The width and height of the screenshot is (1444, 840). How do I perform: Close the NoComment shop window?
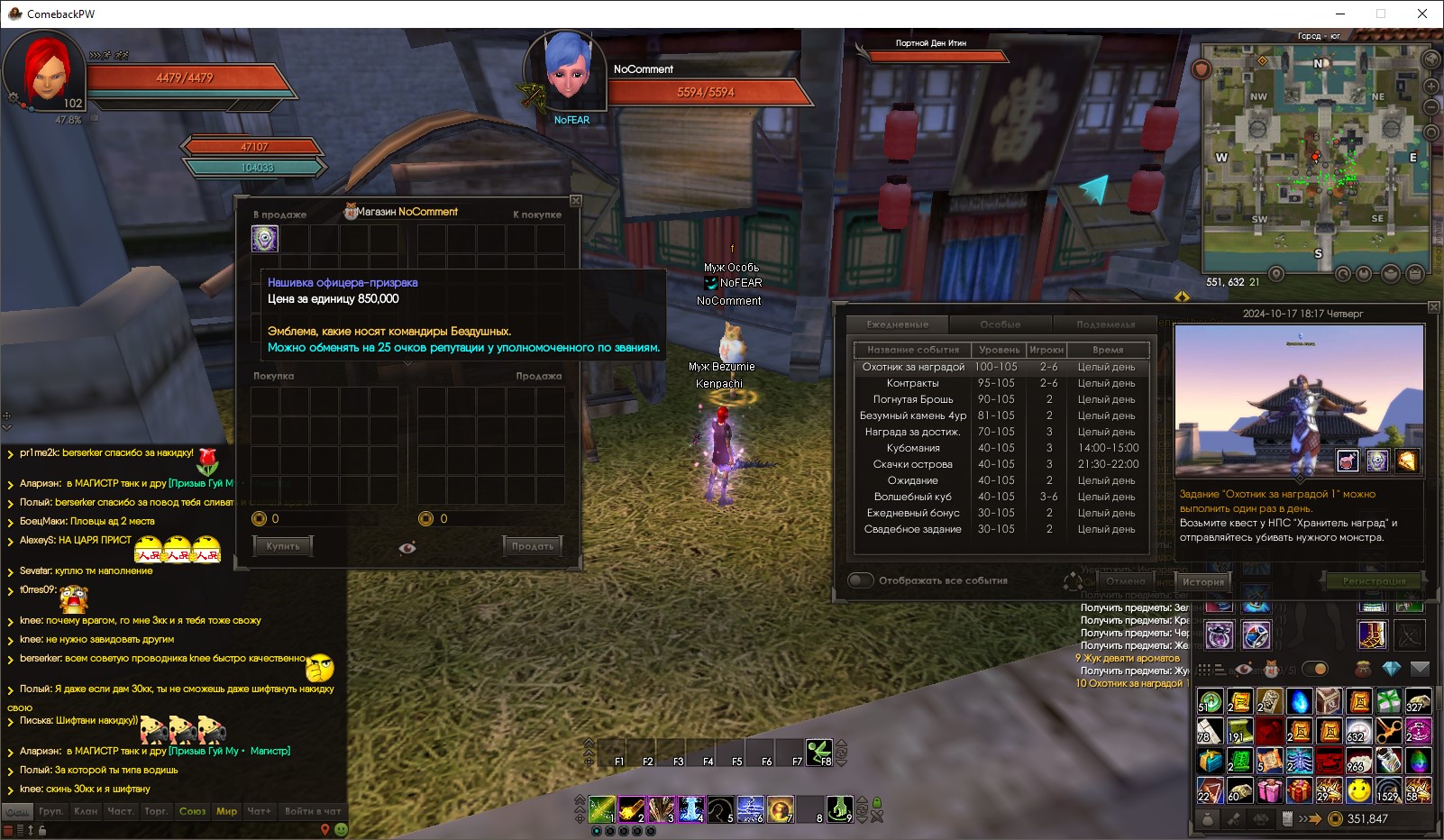576,201
